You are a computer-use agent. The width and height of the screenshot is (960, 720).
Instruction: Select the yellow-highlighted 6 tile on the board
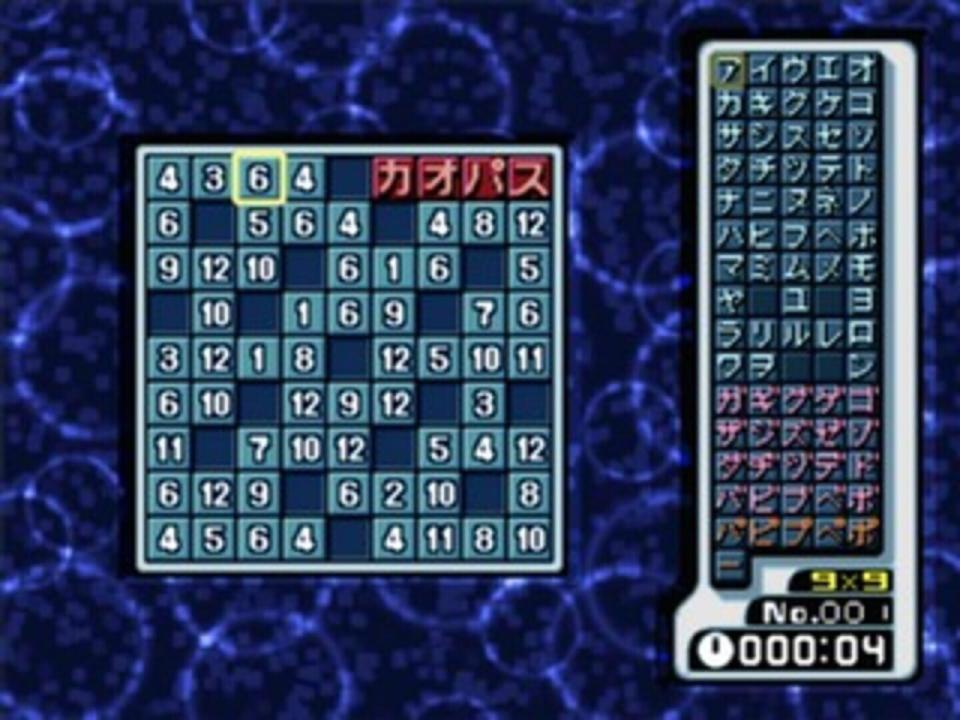click(x=259, y=179)
